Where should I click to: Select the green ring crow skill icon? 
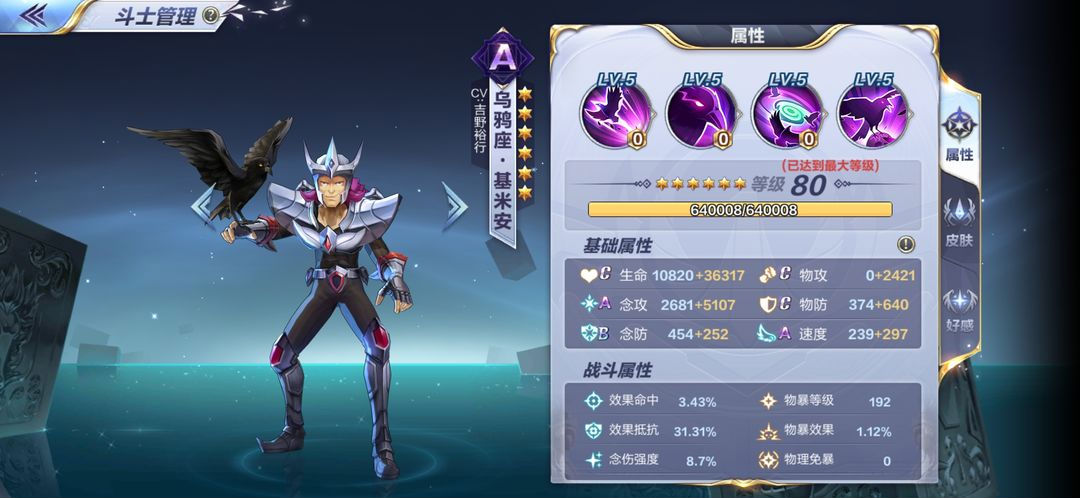[x=787, y=114]
